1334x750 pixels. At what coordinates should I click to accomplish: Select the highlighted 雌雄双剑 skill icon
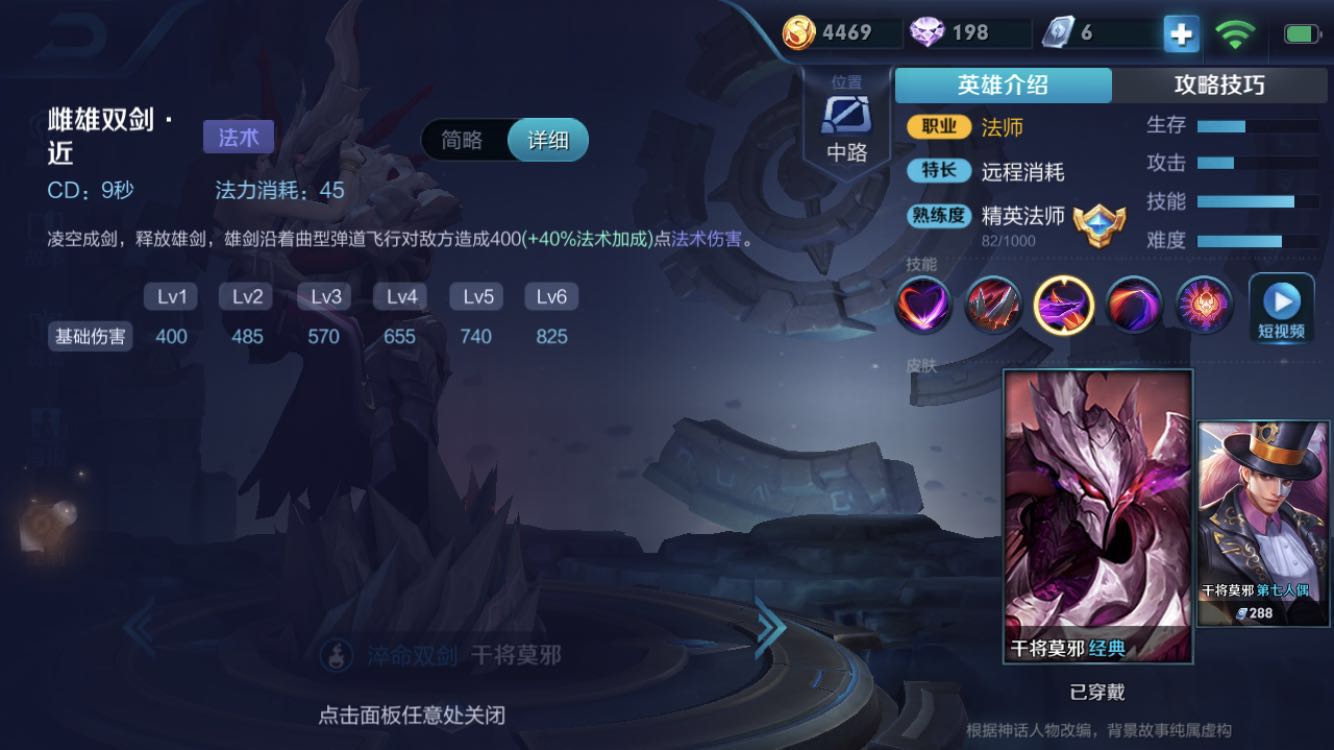(1064, 303)
